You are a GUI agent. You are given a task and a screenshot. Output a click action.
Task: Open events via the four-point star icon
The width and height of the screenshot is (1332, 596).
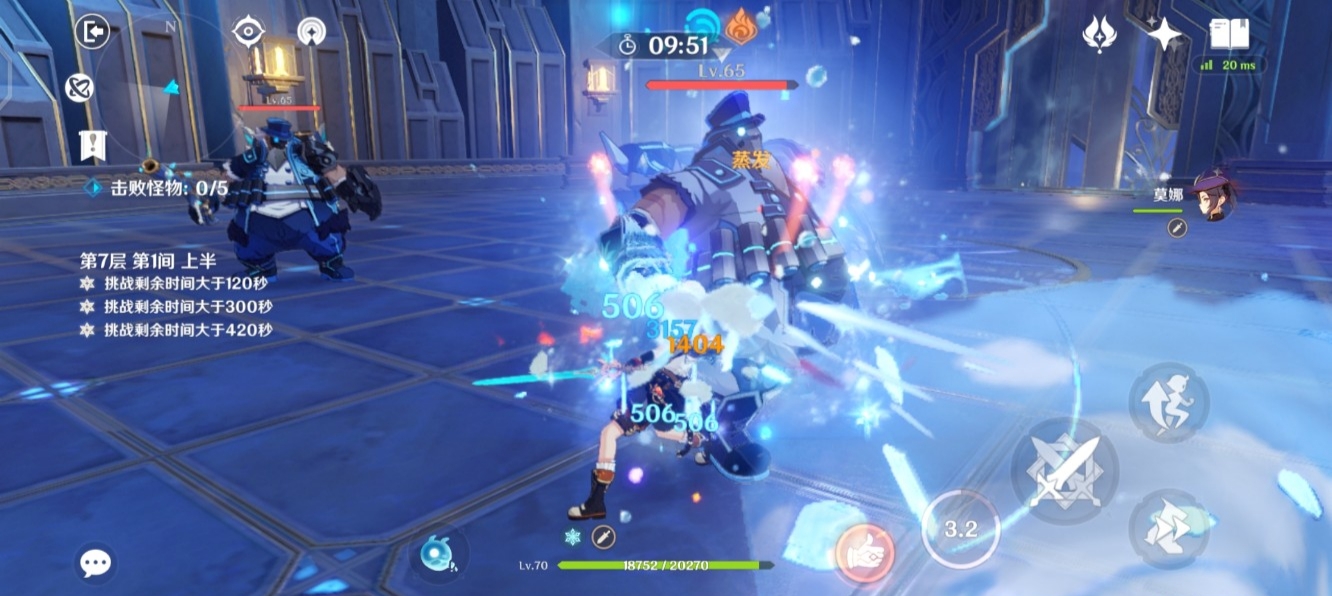pos(1164,35)
